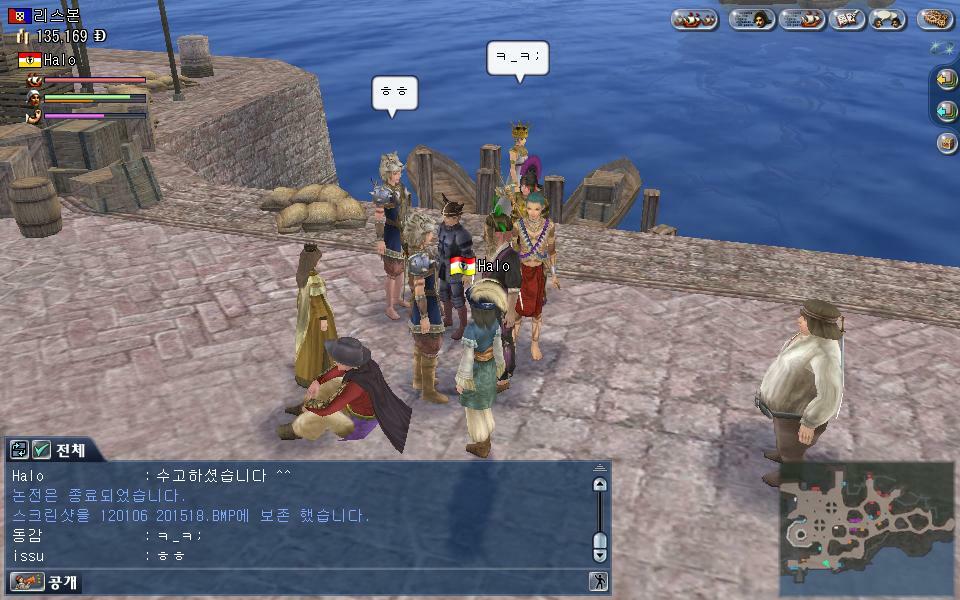Image resolution: width=960 pixels, height=600 pixels.
Task: Open the two-faces chat bubble social menu
Action: tap(887, 19)
